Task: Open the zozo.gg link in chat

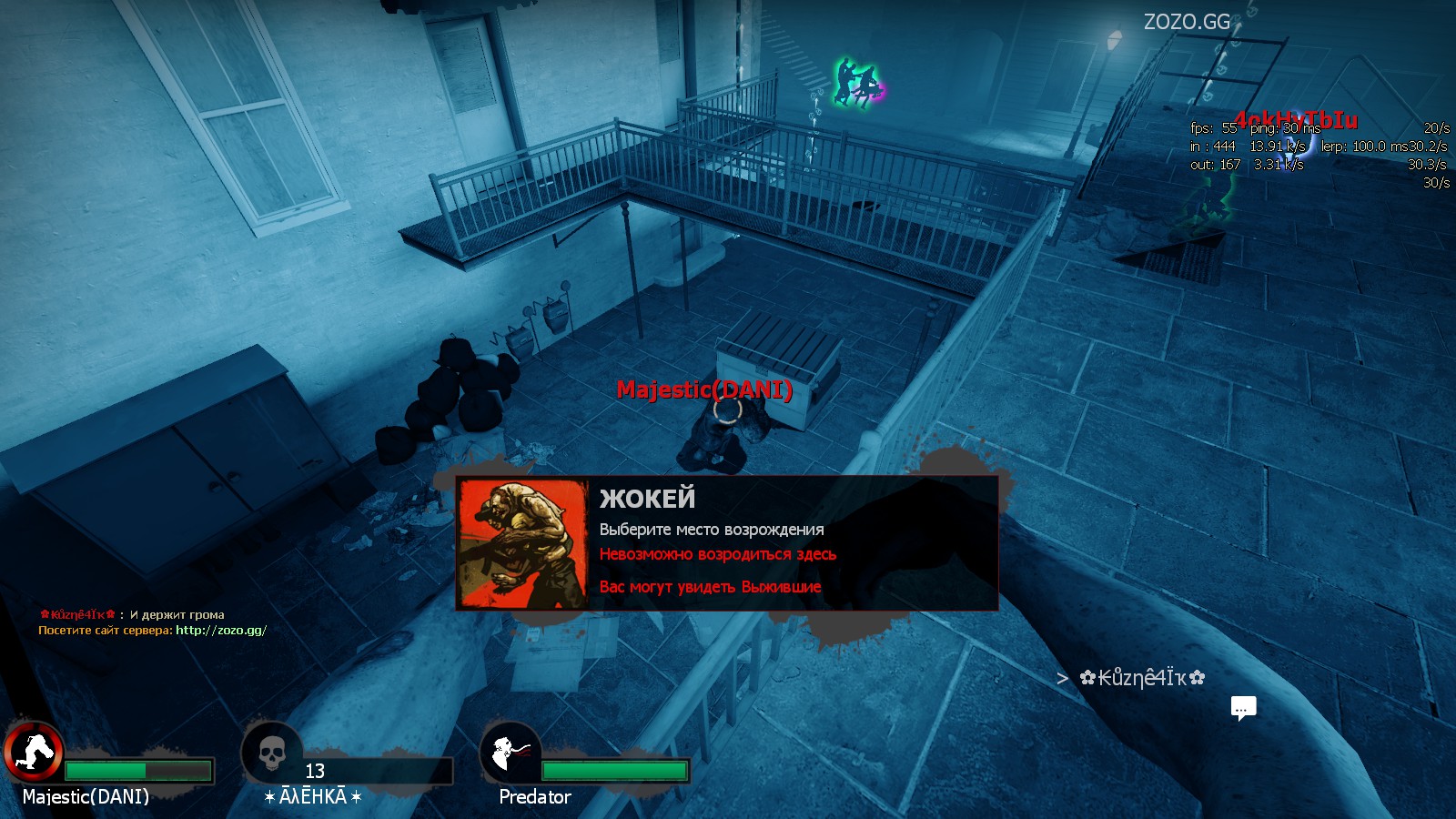Action: [x=221, y=630]
